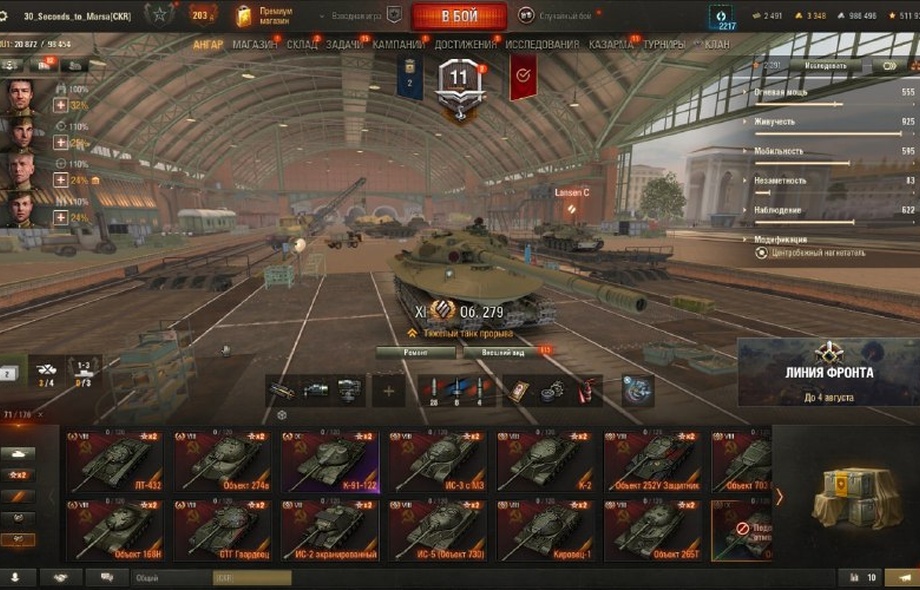Viewport: 920px width, 590px height.
Task: Open the Ремонт service button
Action: point(416,352)
